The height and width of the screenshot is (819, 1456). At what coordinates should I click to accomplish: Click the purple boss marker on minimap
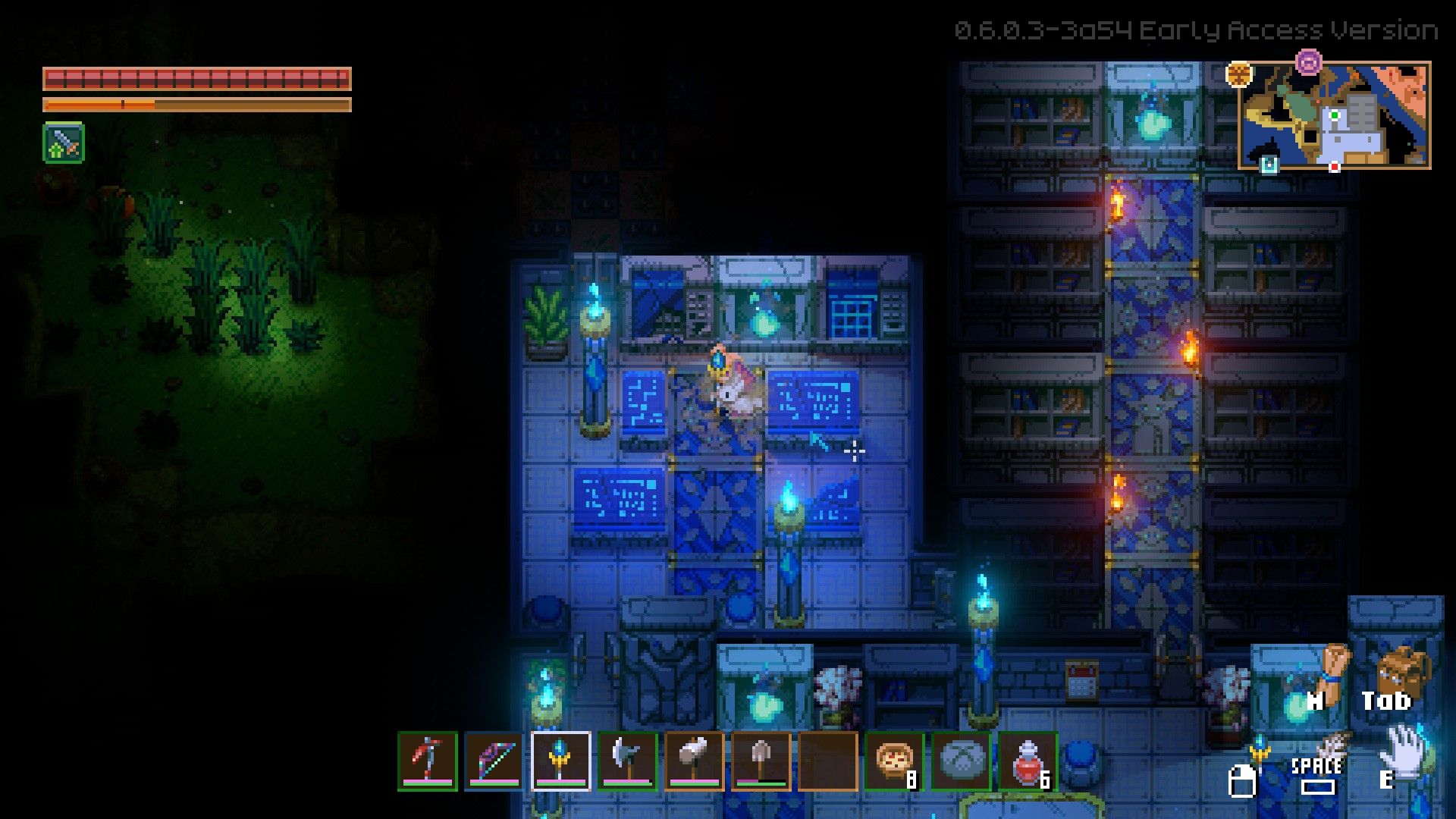1309,62
